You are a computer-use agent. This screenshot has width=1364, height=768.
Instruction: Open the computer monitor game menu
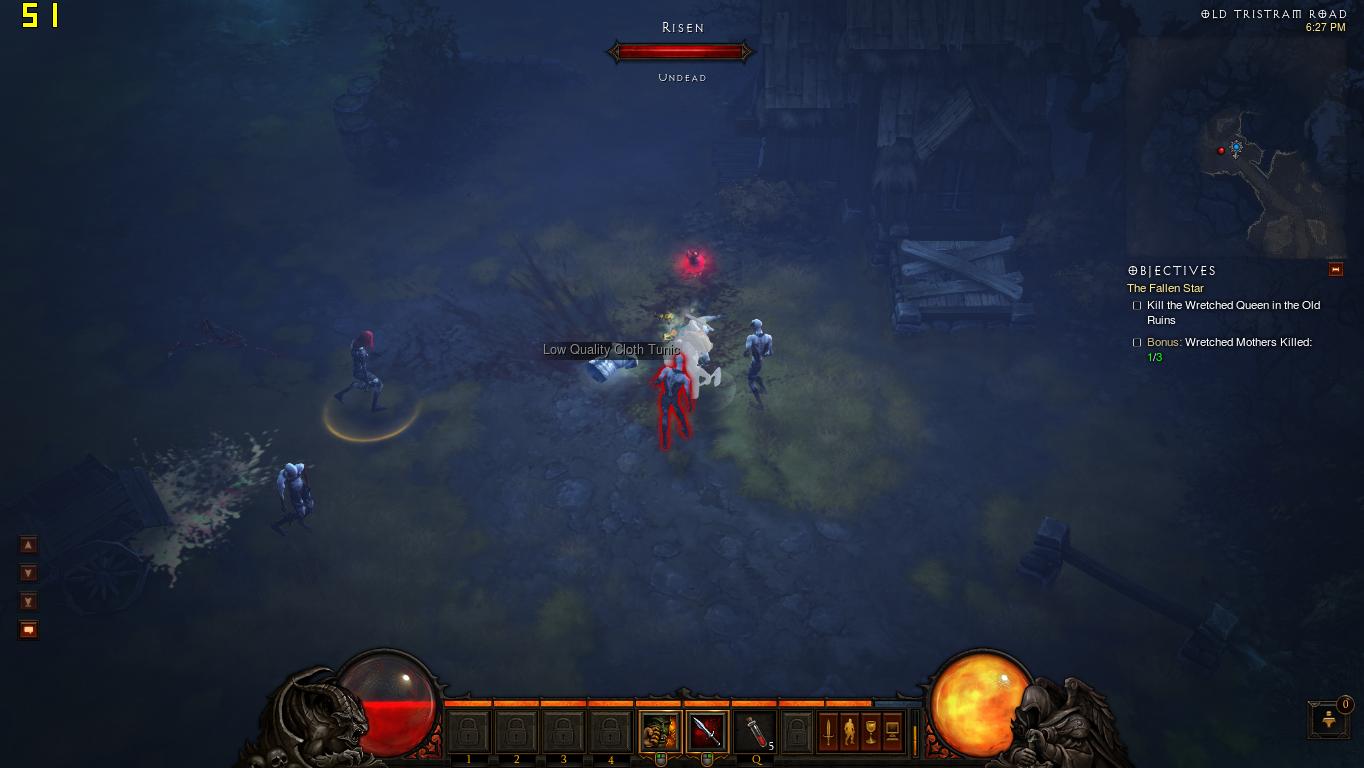(x=892, y=732)
